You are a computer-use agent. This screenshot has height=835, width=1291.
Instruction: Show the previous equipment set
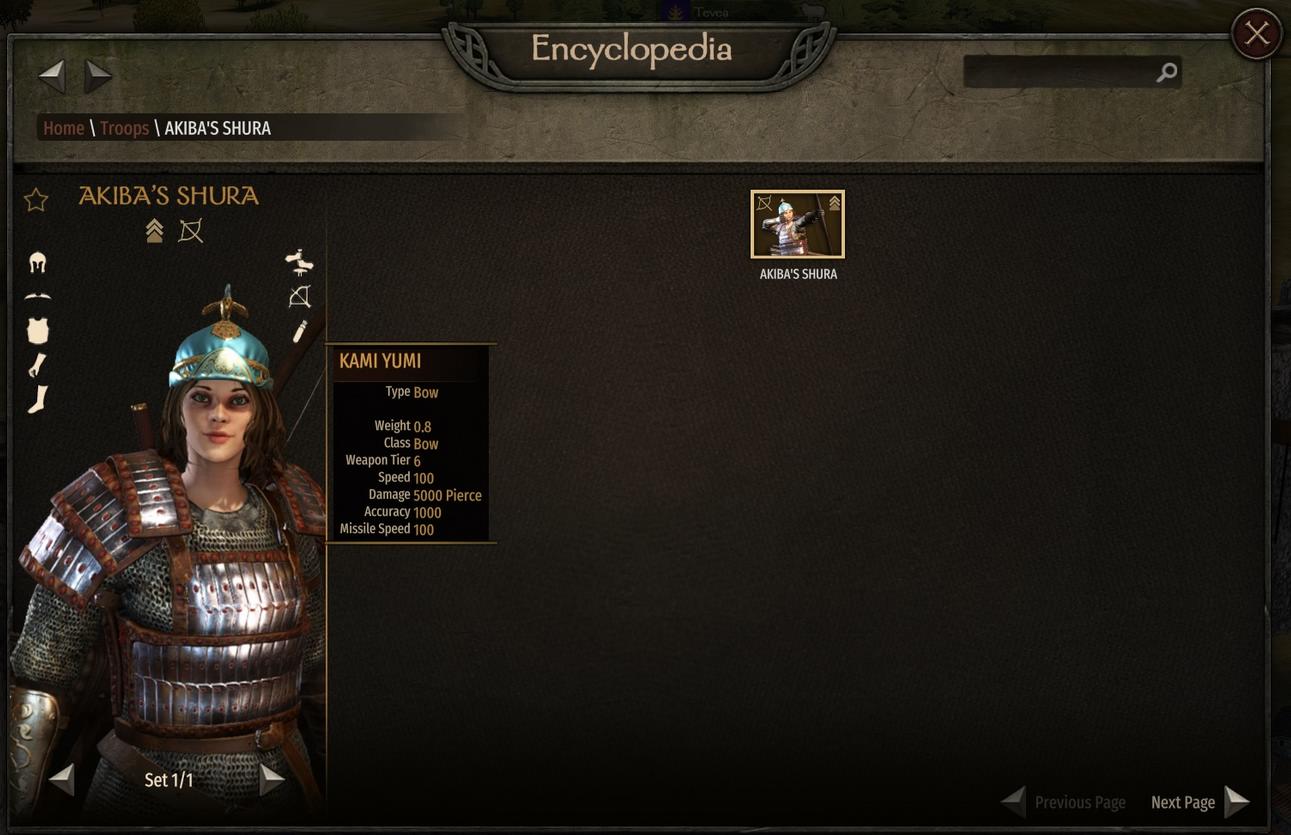click(x=62, y=779)
